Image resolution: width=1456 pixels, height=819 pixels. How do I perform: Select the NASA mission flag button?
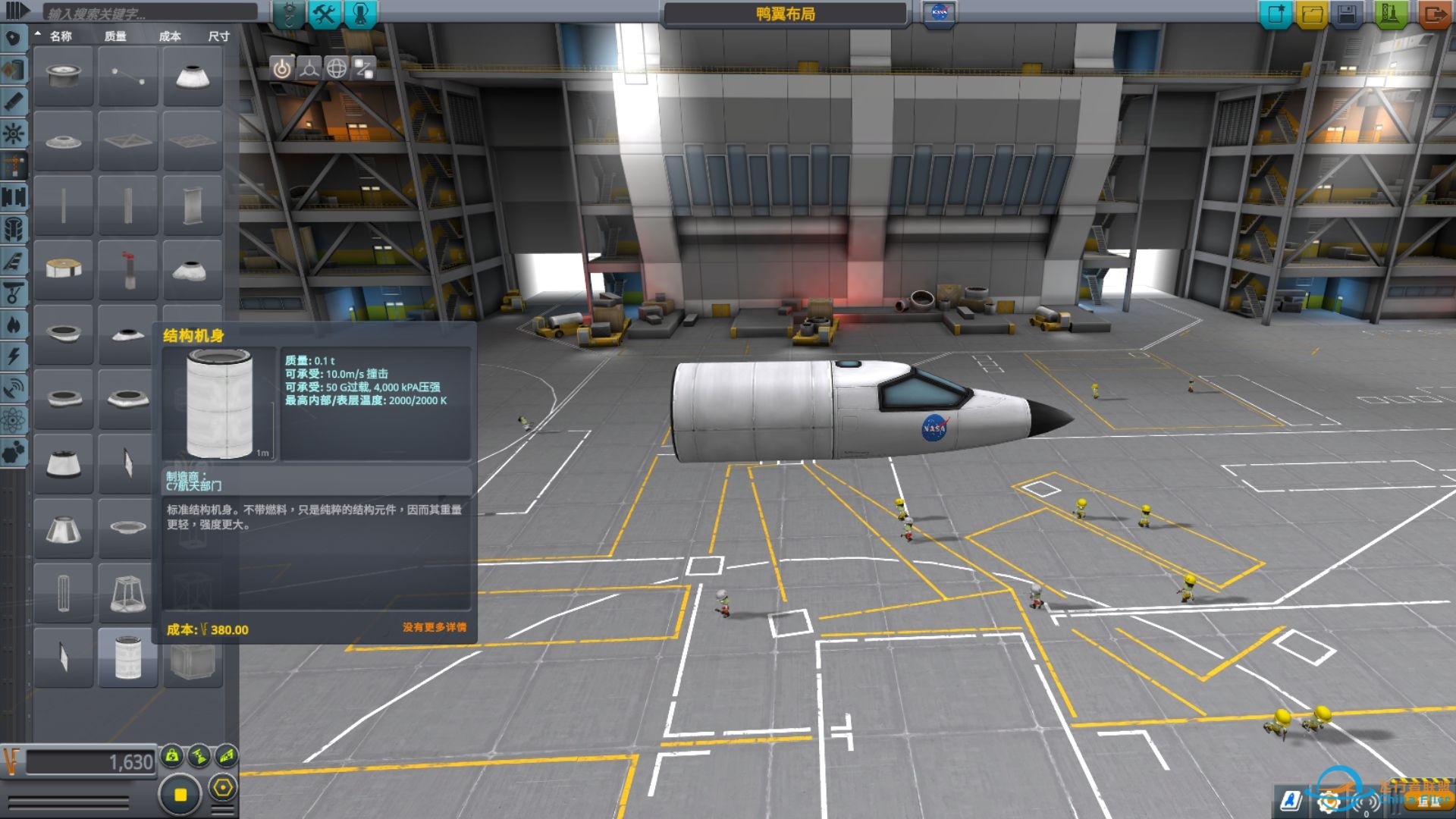click(939, 13)
